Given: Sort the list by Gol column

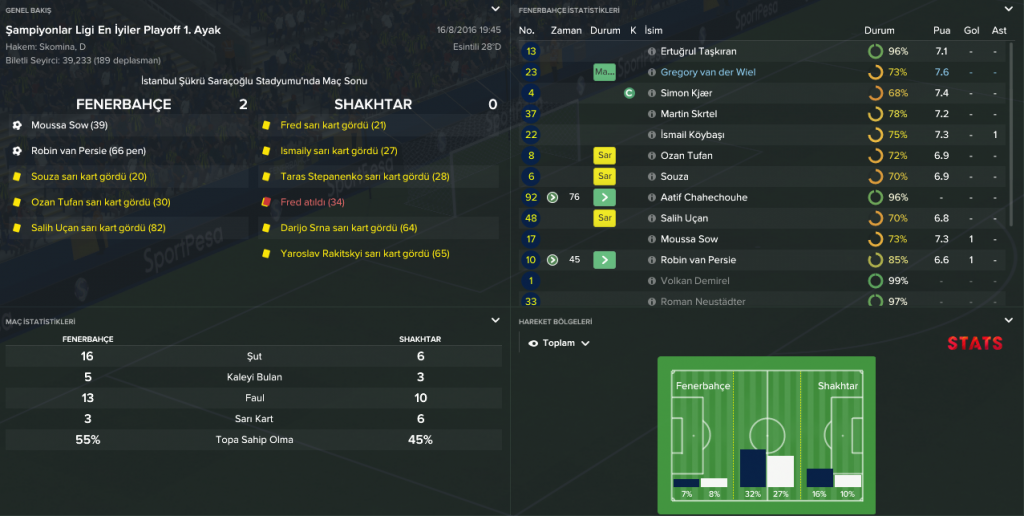Looking at the screenshot, I should point(971,30).
